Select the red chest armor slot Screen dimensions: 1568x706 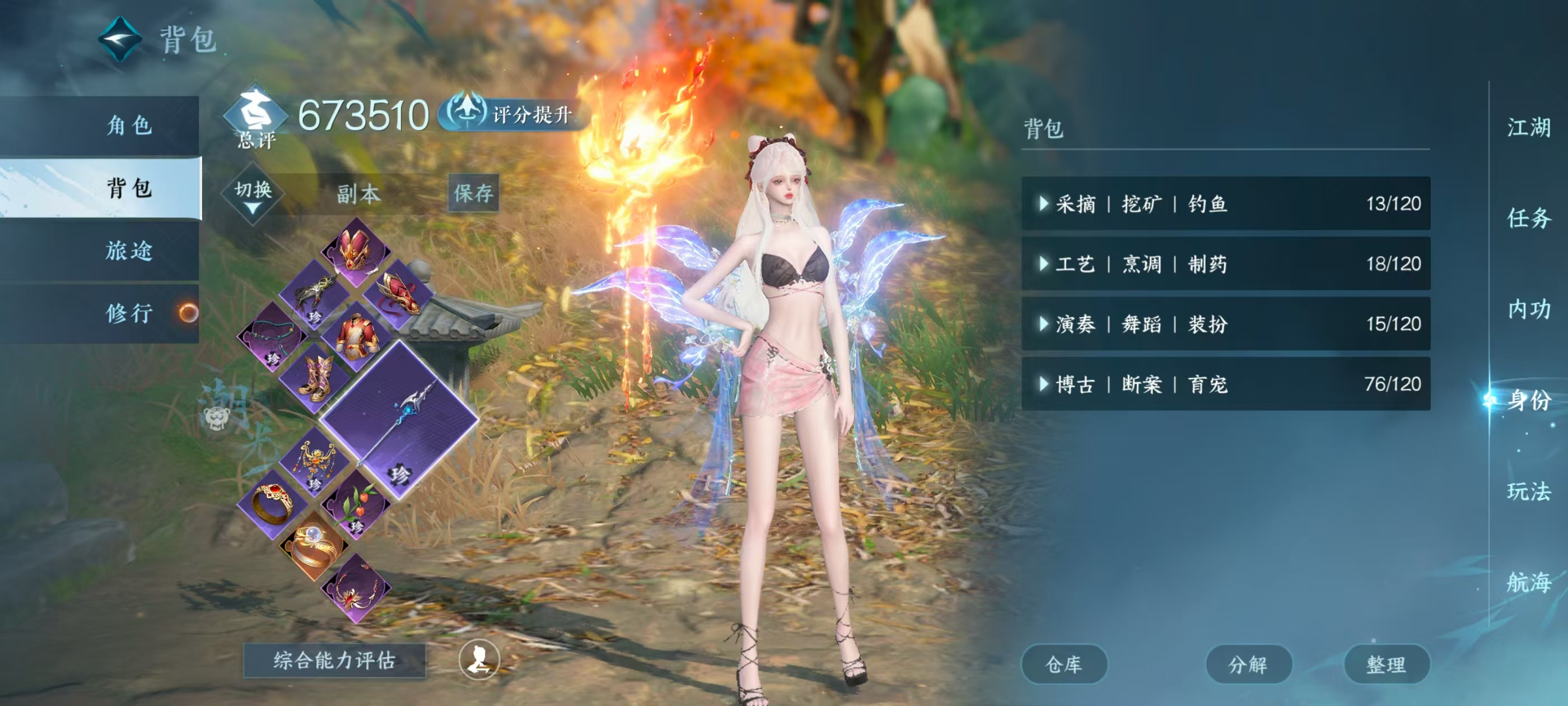pyautogui.click(x=356, y=336)
